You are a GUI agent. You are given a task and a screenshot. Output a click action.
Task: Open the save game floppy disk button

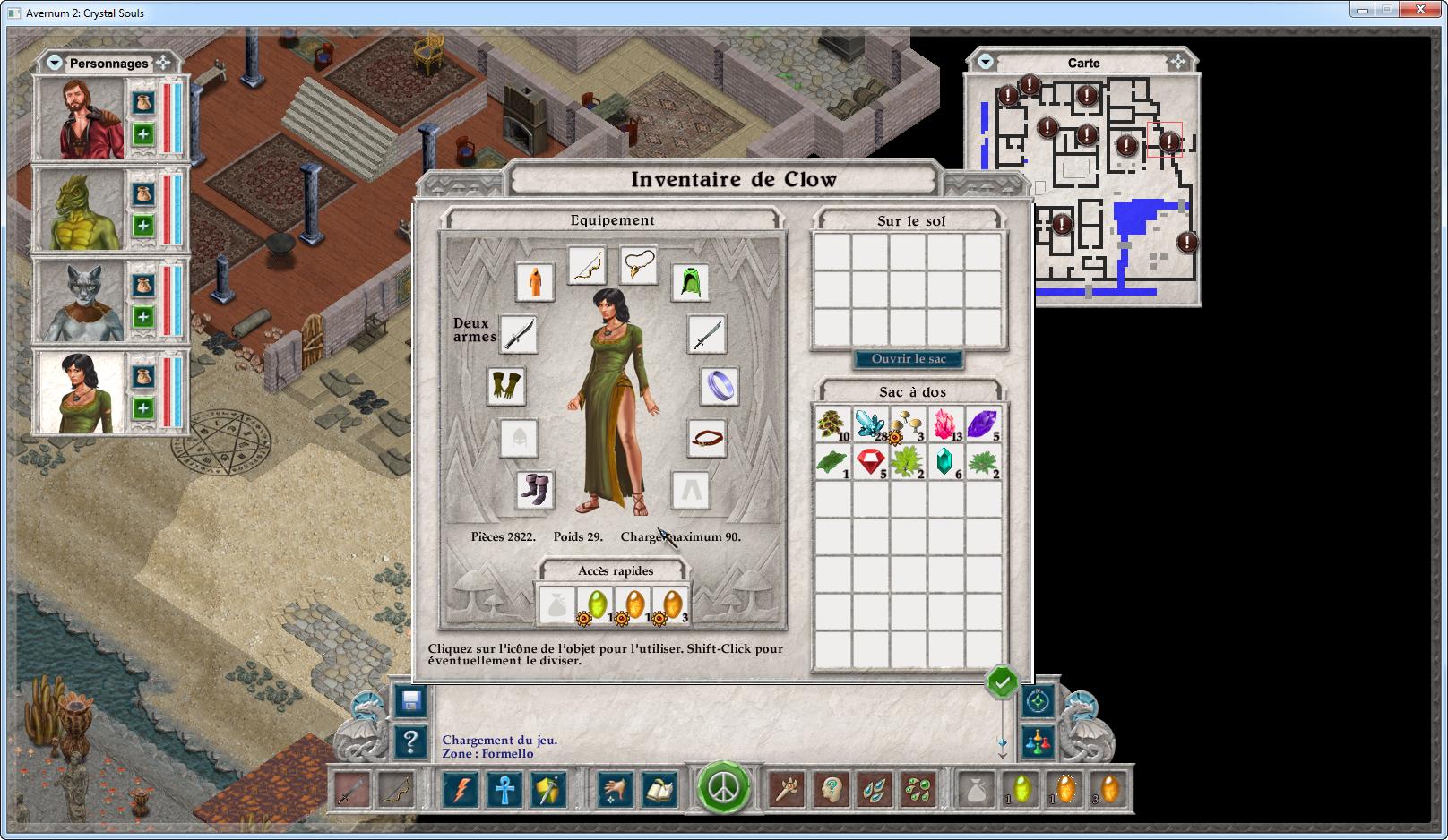pyautogui.click(x=411, y=701)
